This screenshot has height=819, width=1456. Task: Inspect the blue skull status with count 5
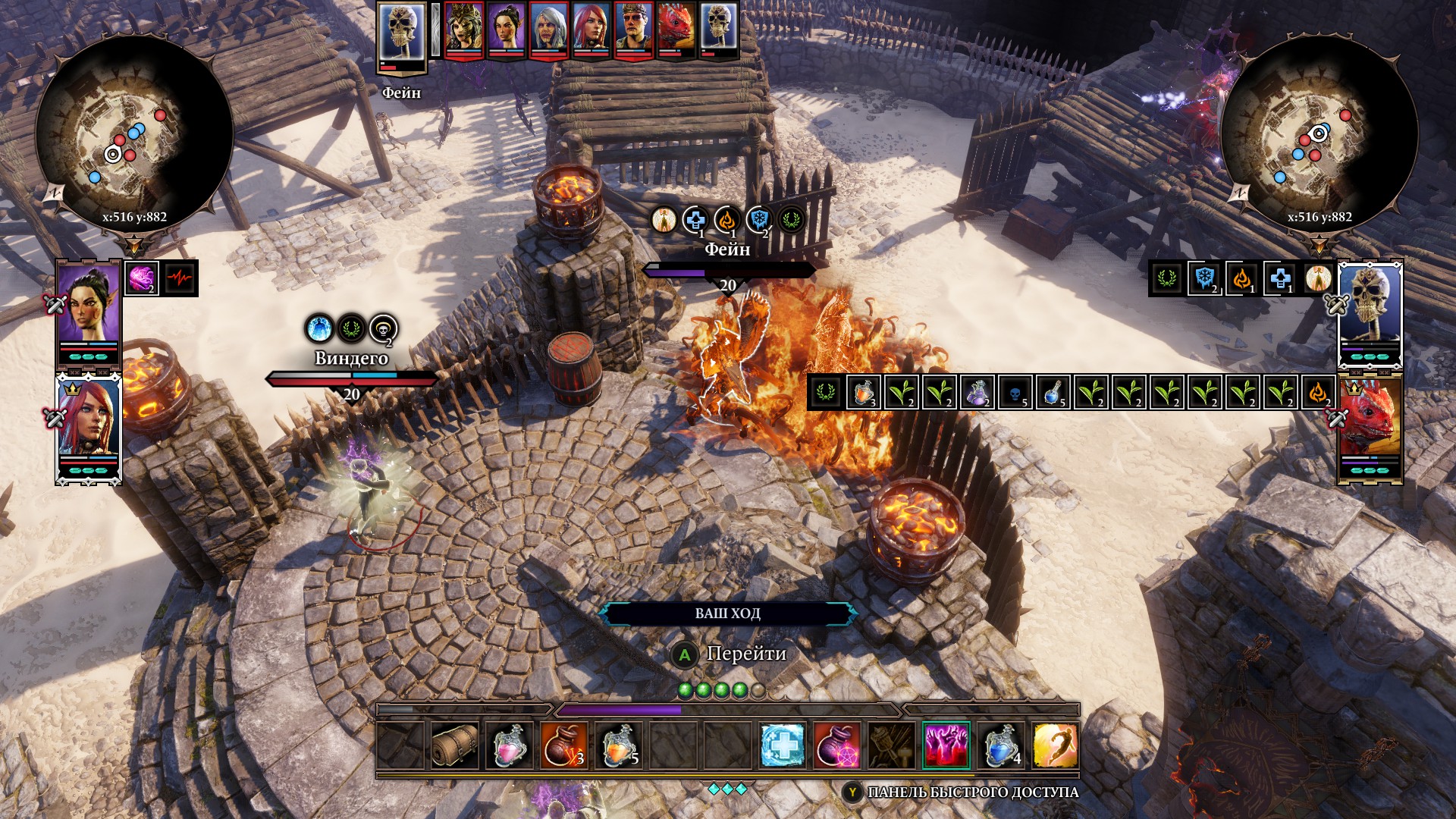(1015, 393)
